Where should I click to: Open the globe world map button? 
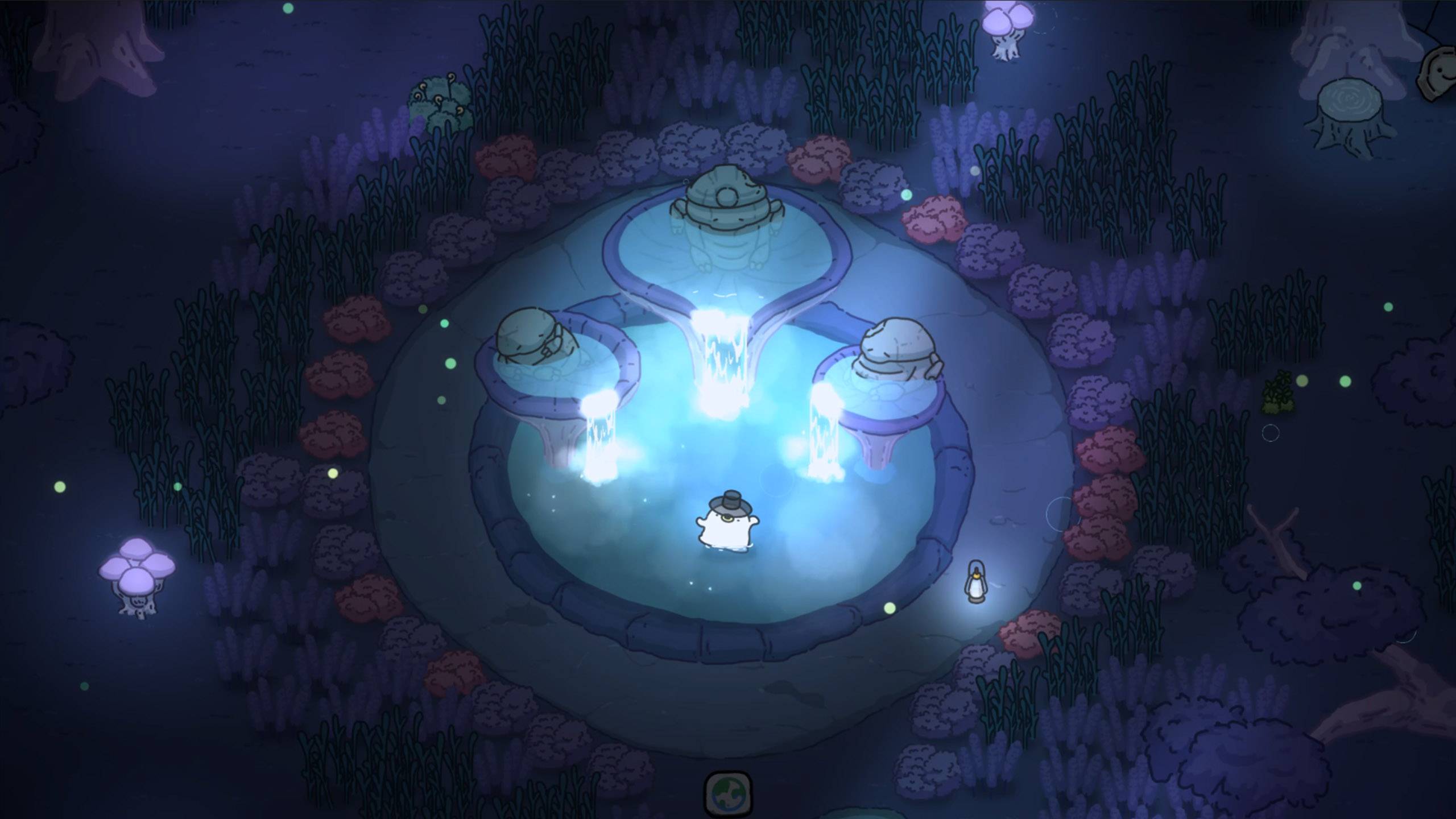[x=728, y=792]
